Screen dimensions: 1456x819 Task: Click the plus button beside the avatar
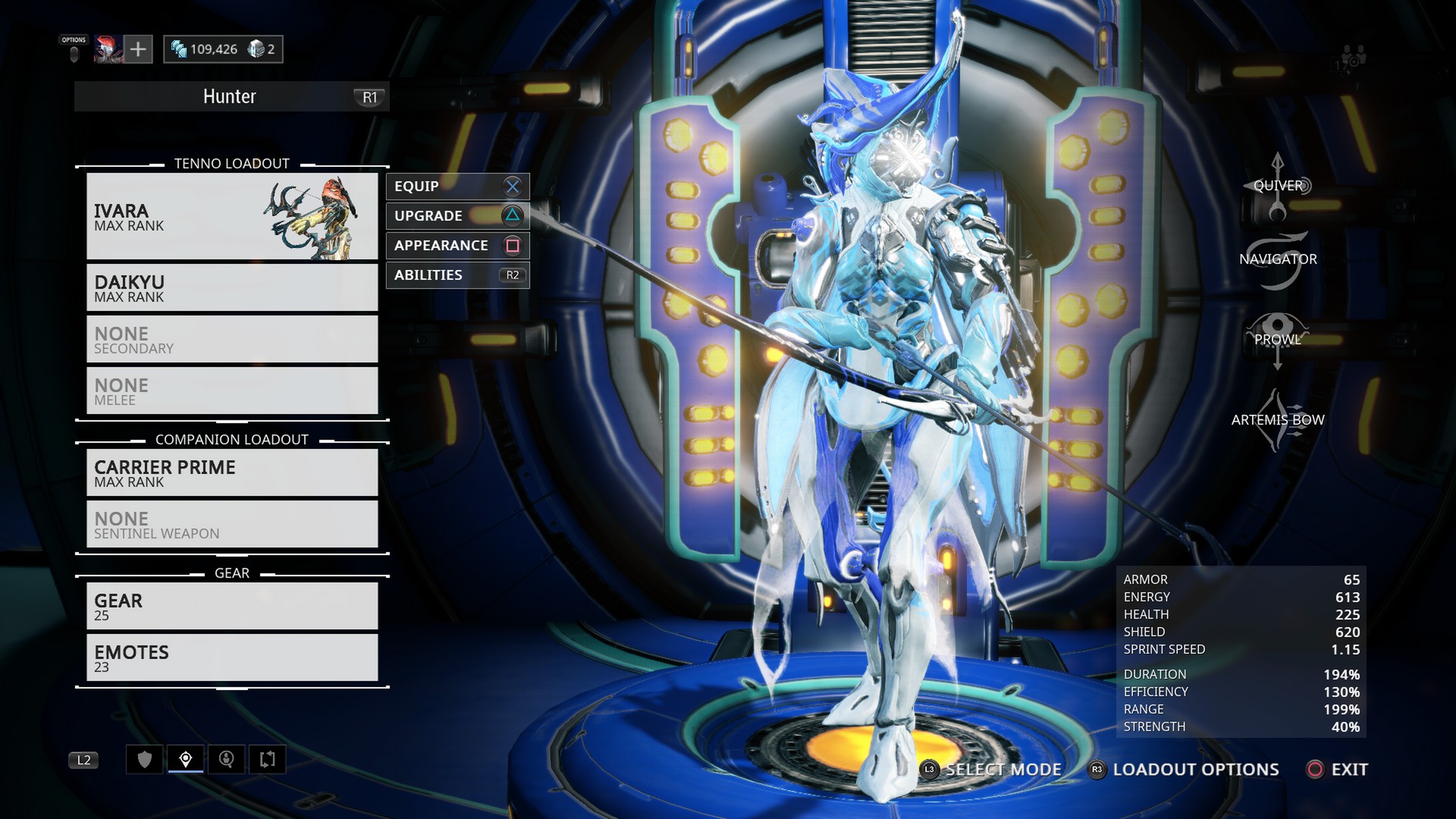coord(138,49)
